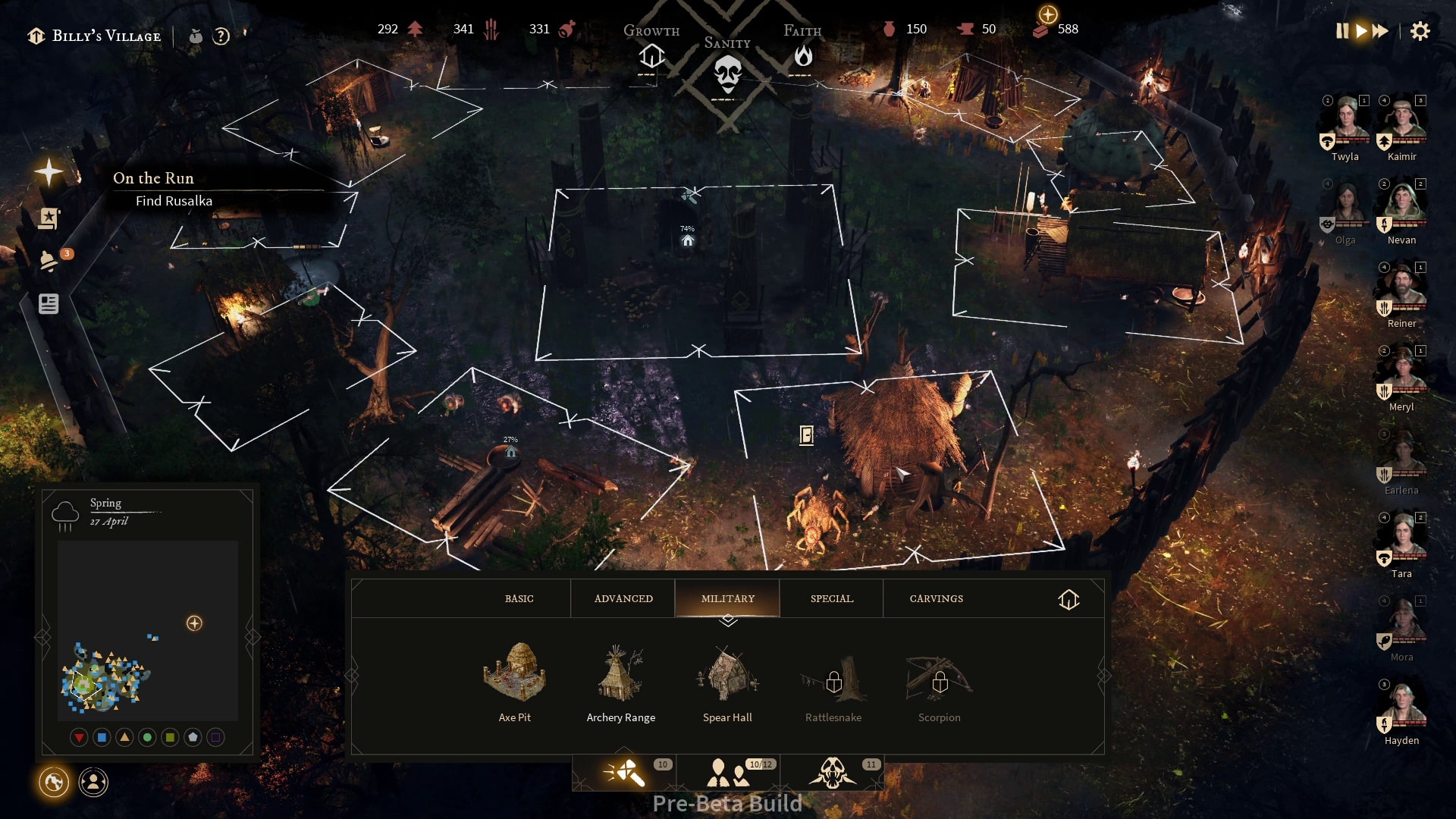Image resolution: width=1456 pixels, height=819 pixels.
Task: Toggle the green circle minimap filter
Action: [x=146, y=736]
